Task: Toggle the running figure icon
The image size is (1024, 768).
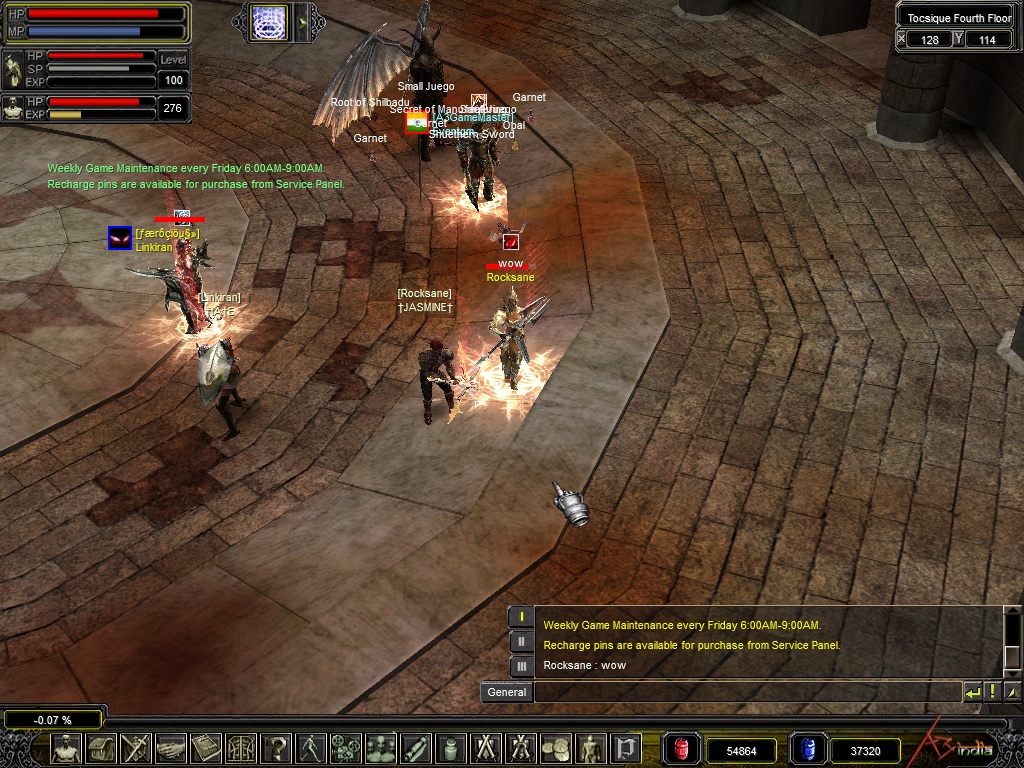Action: click(x=311, y=748)
